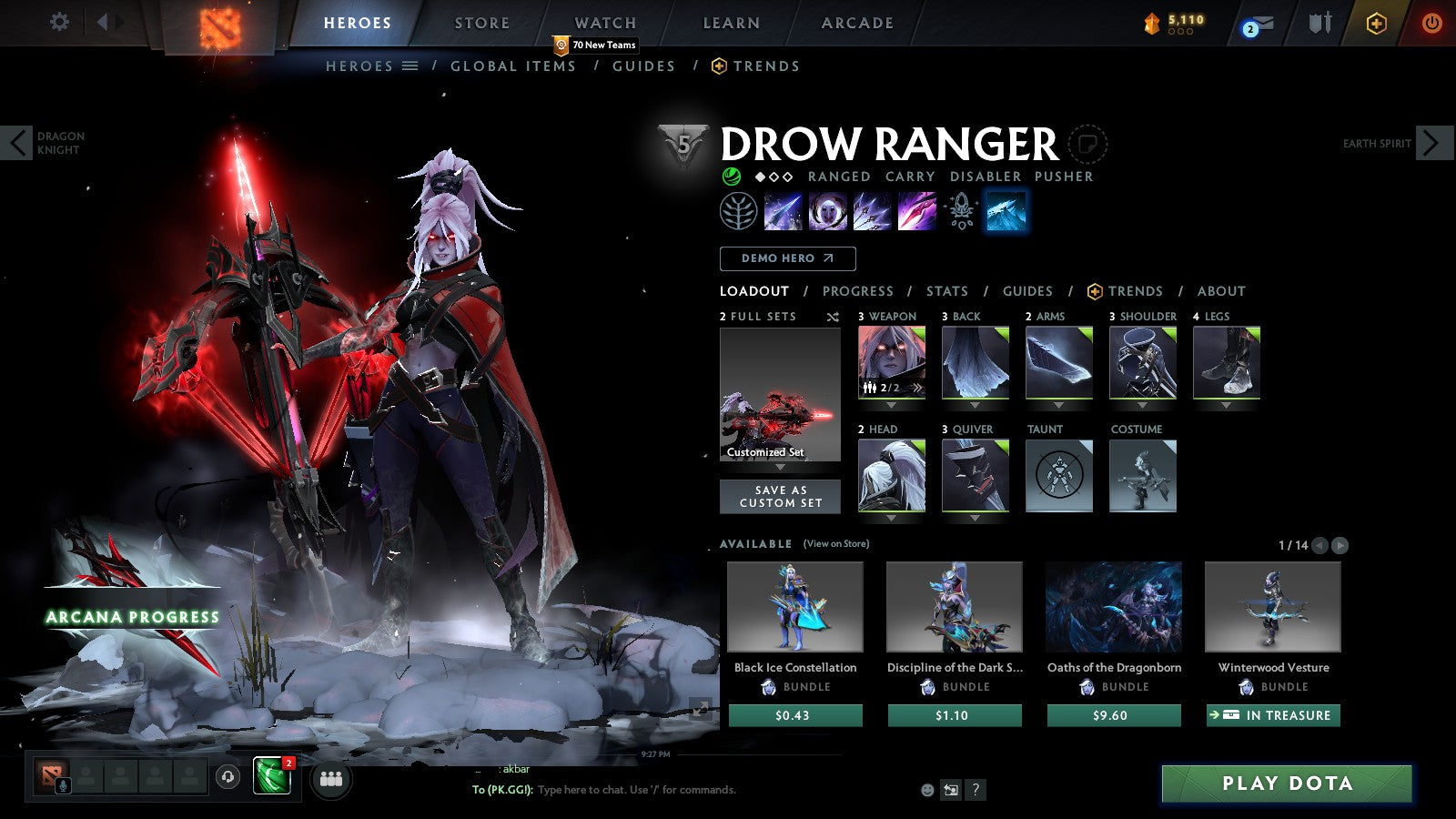Select the Weapon loadout slot
Image resolution: width=1456 pixels, height=819 pixels.
point(892,362)
